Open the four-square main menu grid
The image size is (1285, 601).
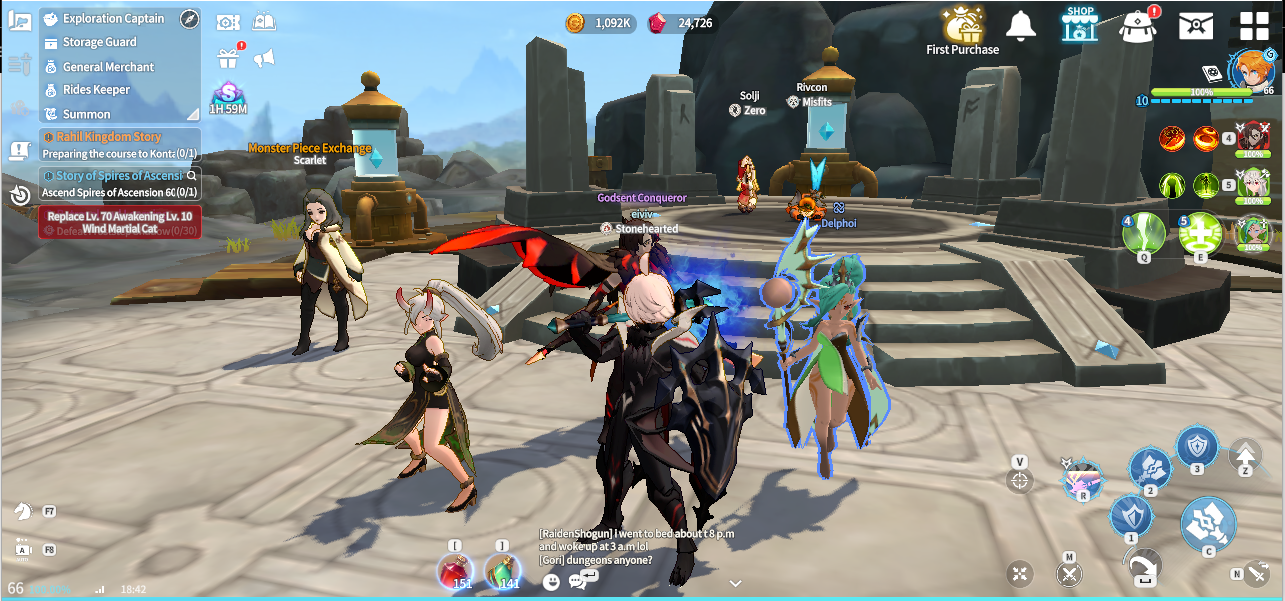pyautogui.click(x=1253, y=26)
